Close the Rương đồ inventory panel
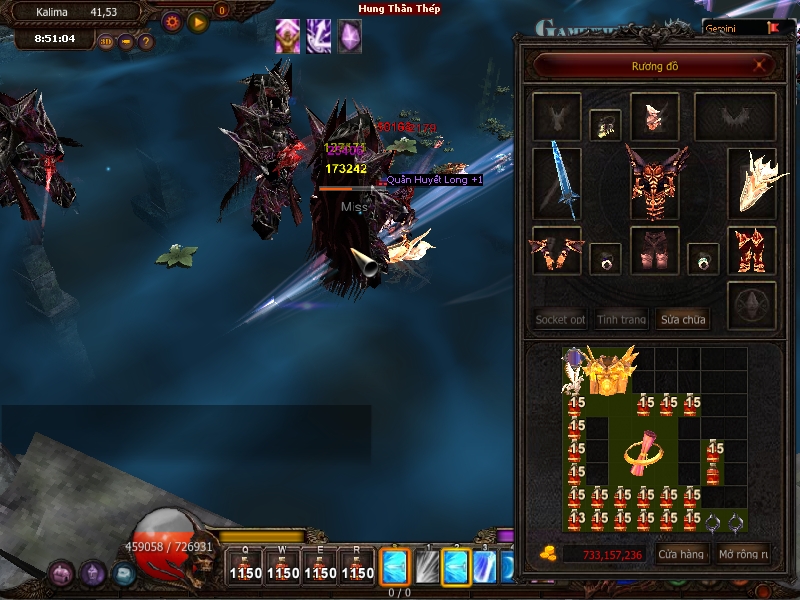 point(762,66)
